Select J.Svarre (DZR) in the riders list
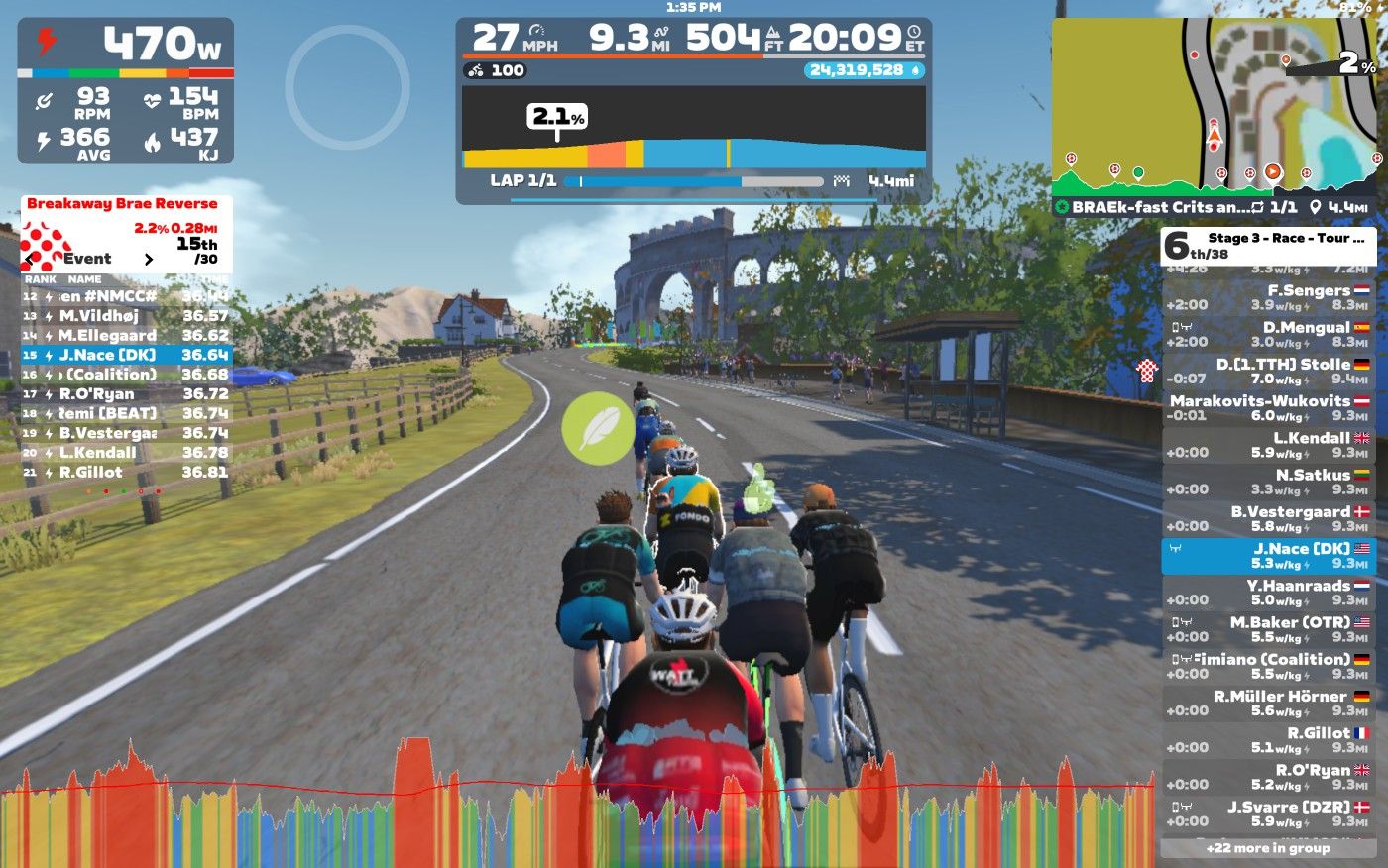1388x868 pixels. point(1269,814)
